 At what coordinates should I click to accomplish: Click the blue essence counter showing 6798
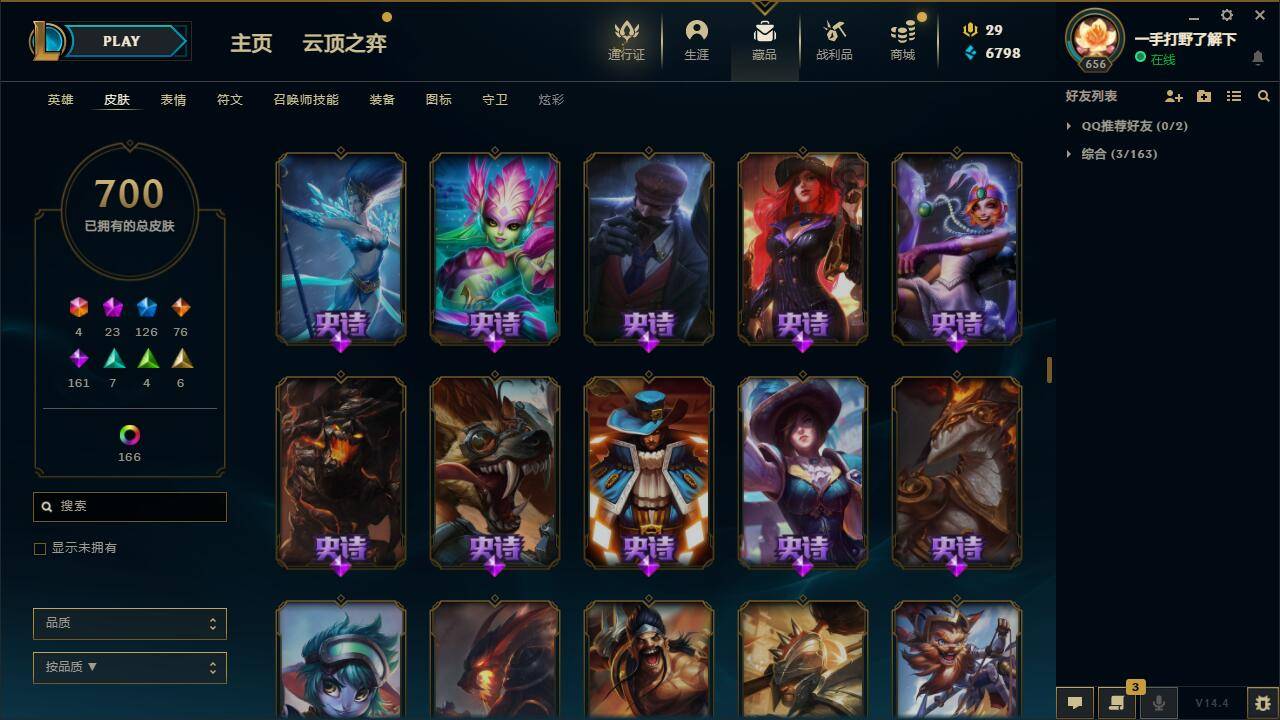994,52
